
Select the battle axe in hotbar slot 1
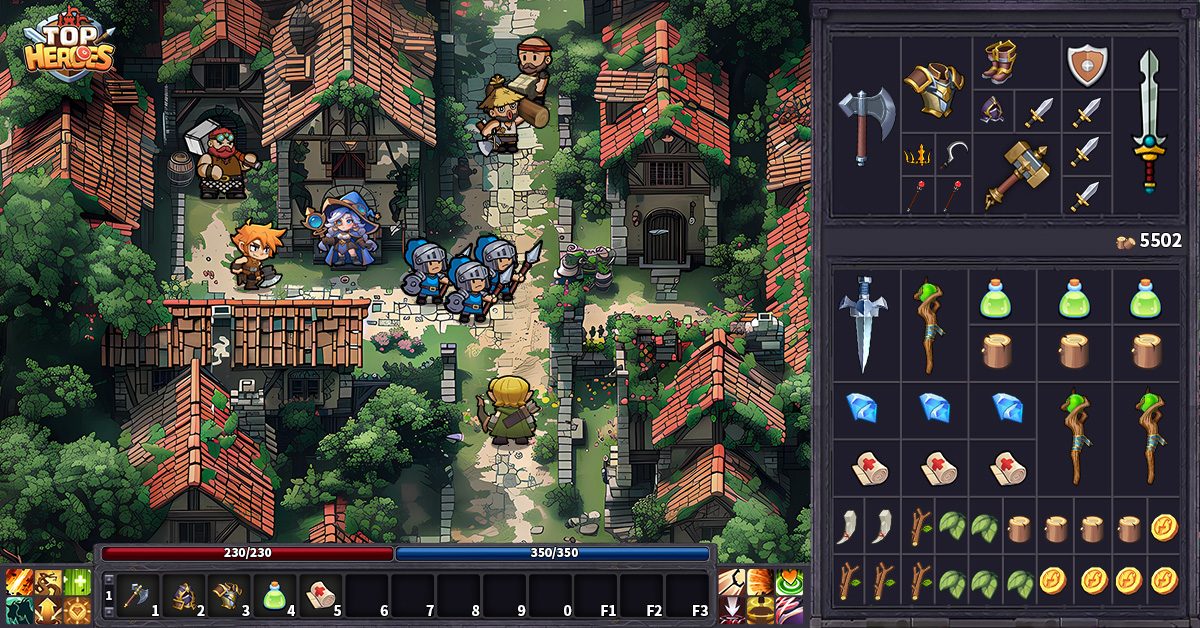pos(136,596)
